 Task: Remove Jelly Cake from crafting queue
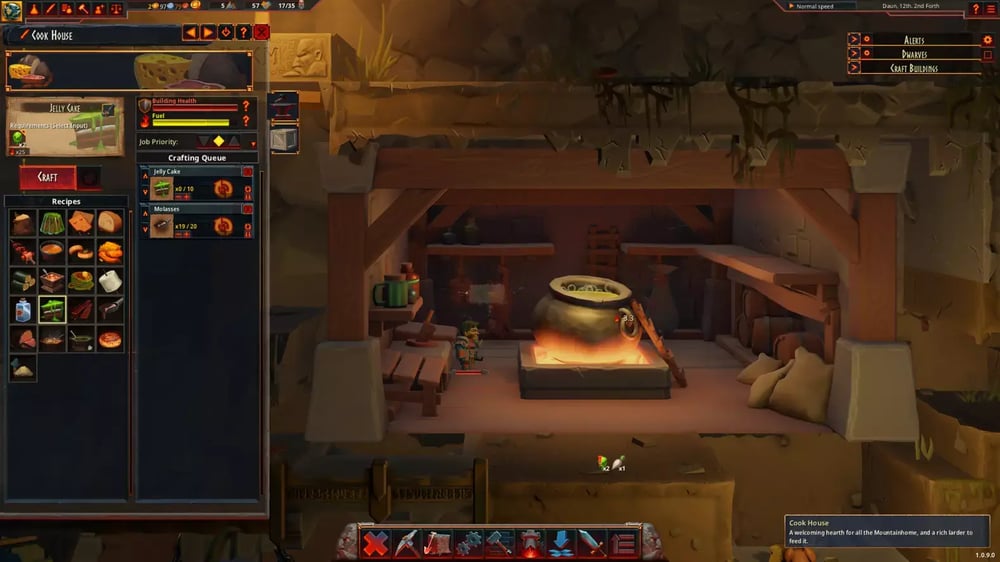tap(247, 172)
